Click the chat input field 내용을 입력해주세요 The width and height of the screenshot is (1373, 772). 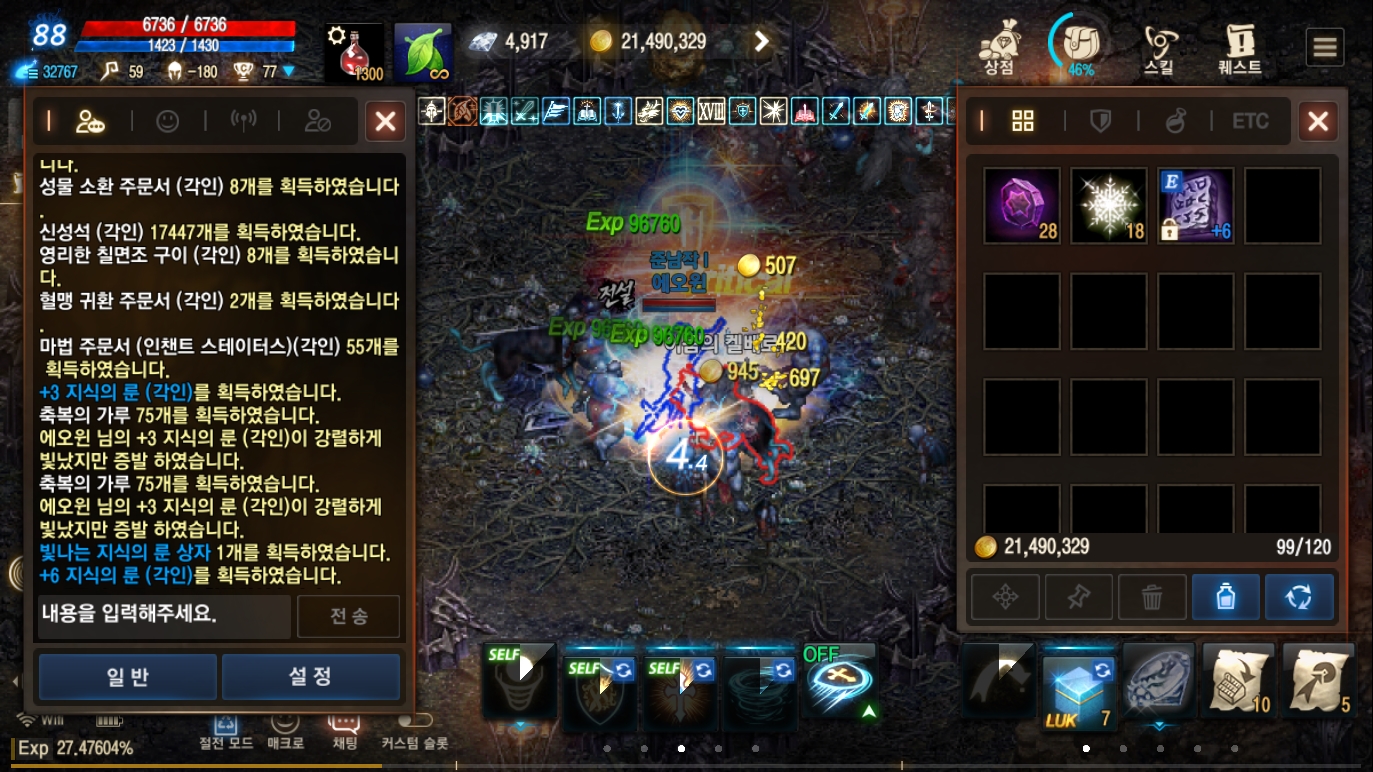[x=162, y=616]
